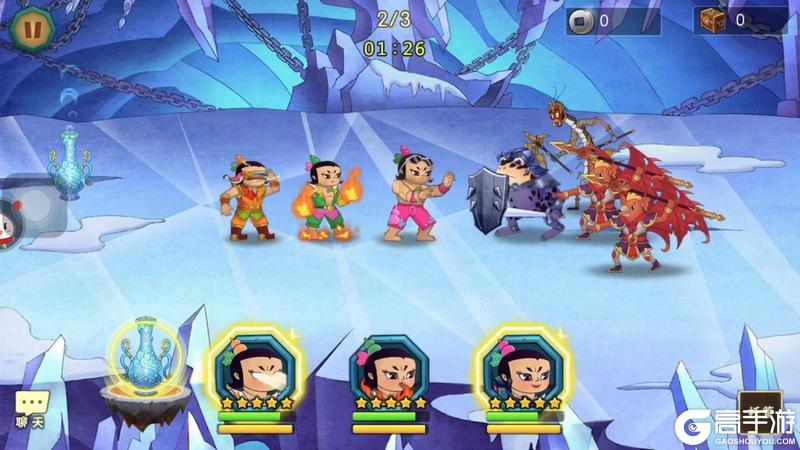Viewport: 800px width, 450px height.
Task: Click the dark square button in the bottom-right corner
Action: tap(759, 410)
